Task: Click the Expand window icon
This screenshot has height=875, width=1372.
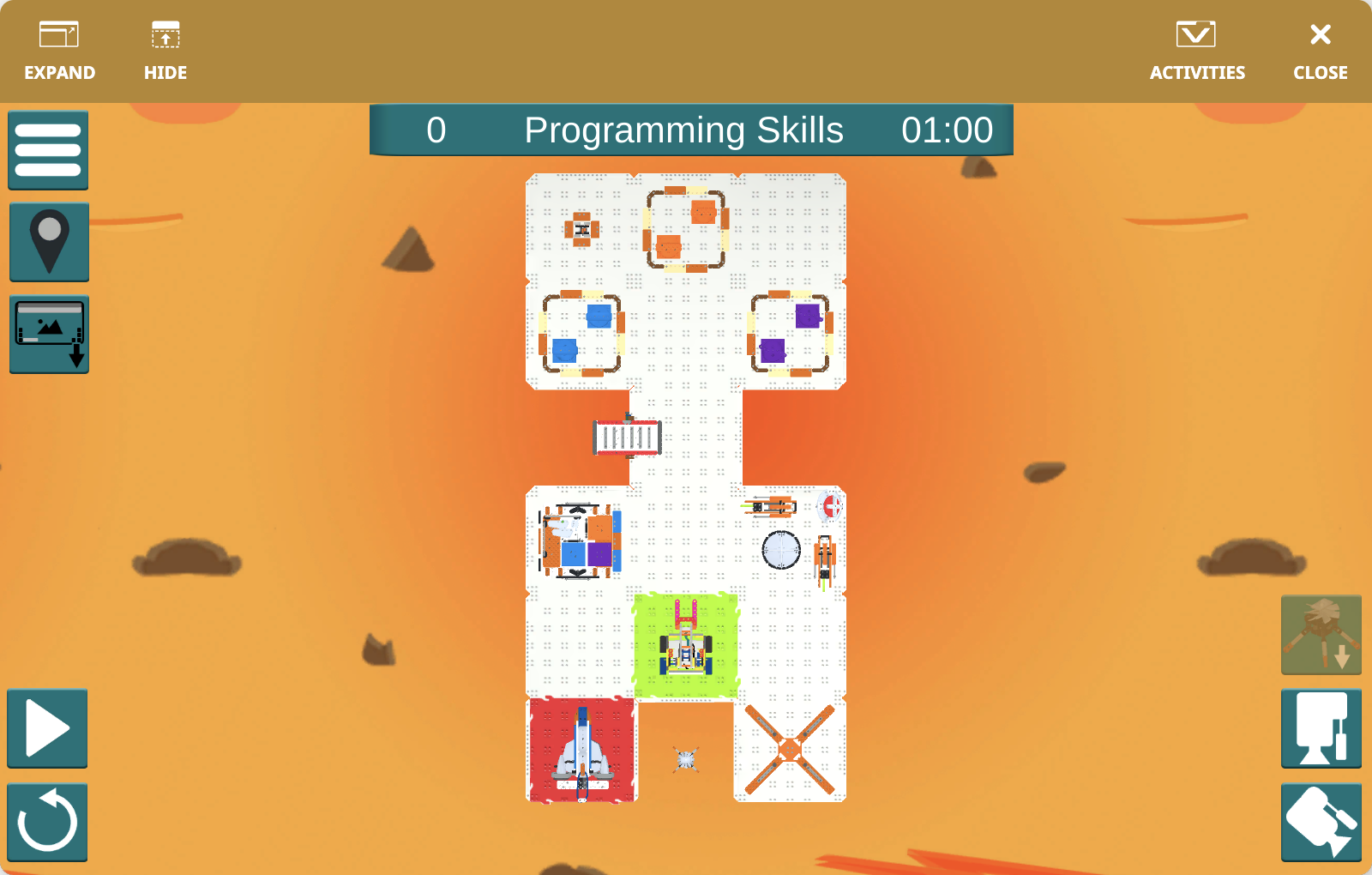Action: click(59, 34)
